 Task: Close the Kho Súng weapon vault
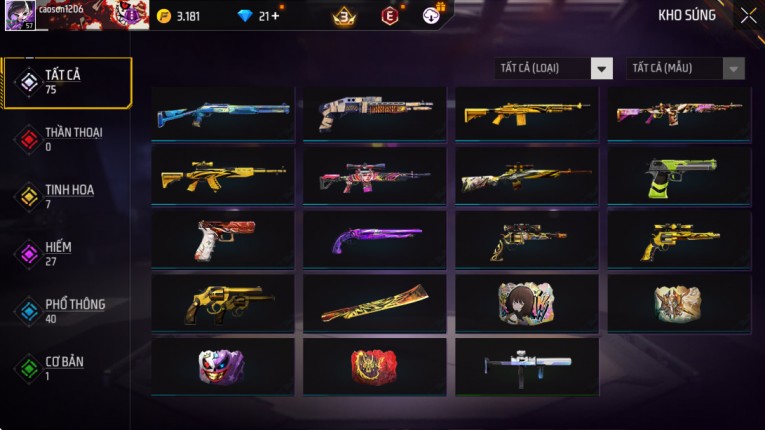[748, 15]
